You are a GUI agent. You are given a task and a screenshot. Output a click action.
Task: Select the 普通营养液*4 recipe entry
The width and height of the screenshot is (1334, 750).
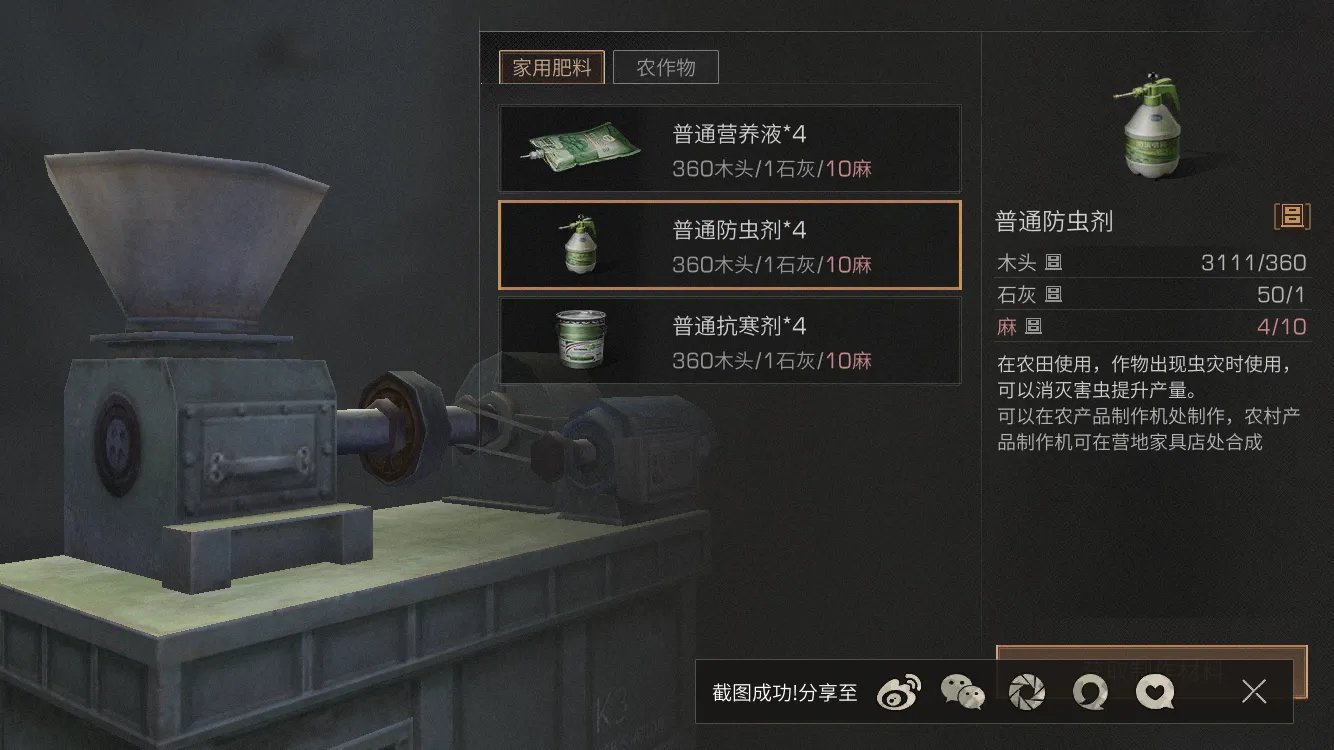pyautogui.click(x=730, y=147)
